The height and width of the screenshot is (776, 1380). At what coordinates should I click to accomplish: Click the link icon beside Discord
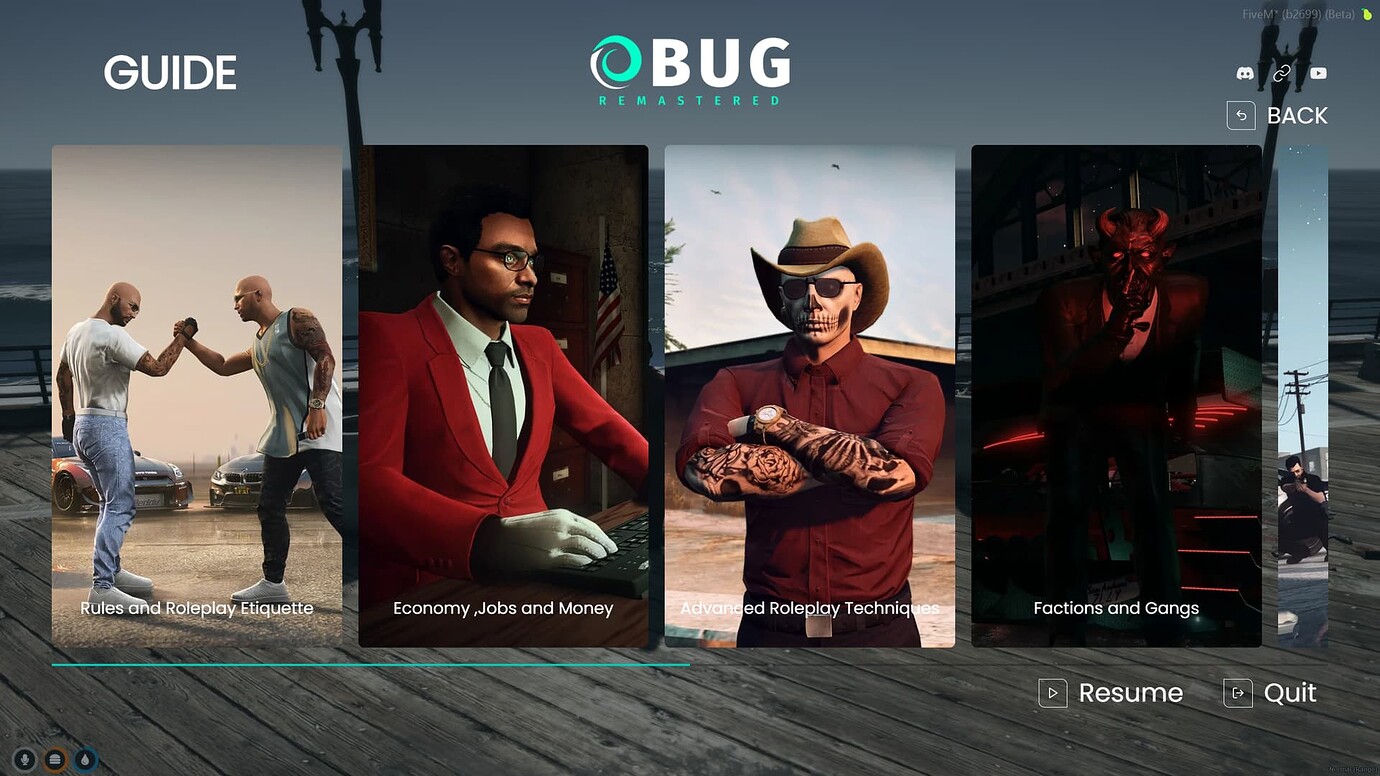[x=1281, y=73]
